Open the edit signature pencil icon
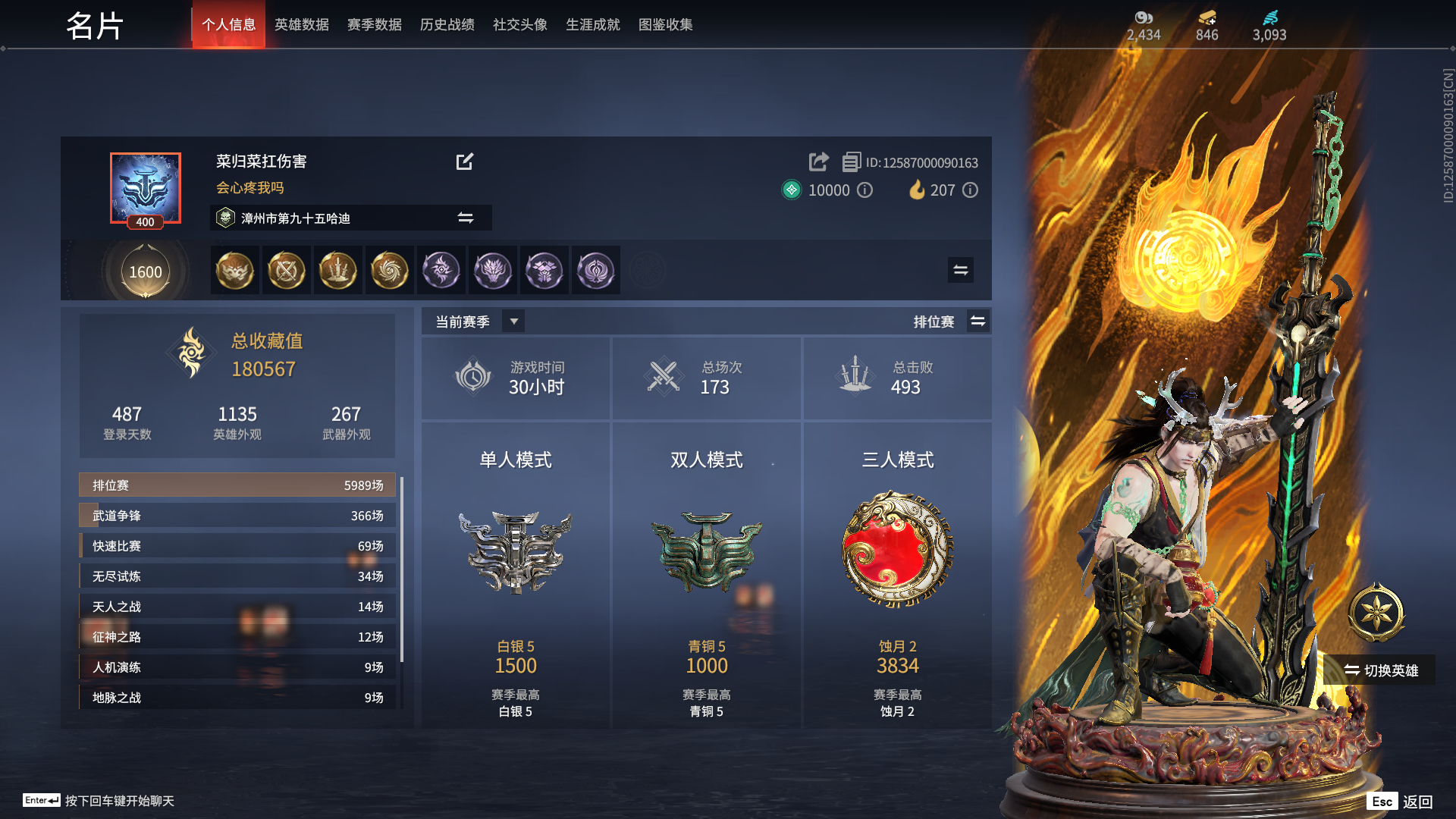Image resolution: width=1456 pixels, height=819 pixels. (465, 162)
